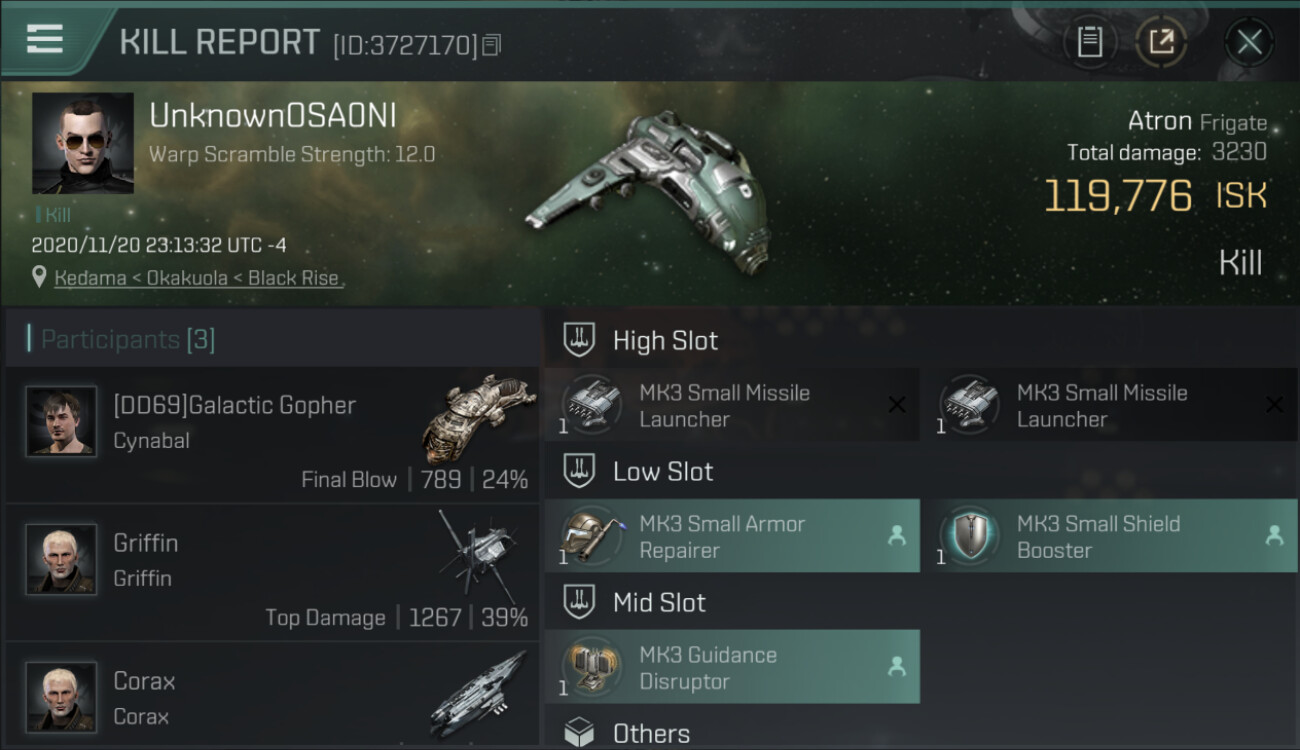
Task: Close the Kill Report window
Action: click(1249, 42)
